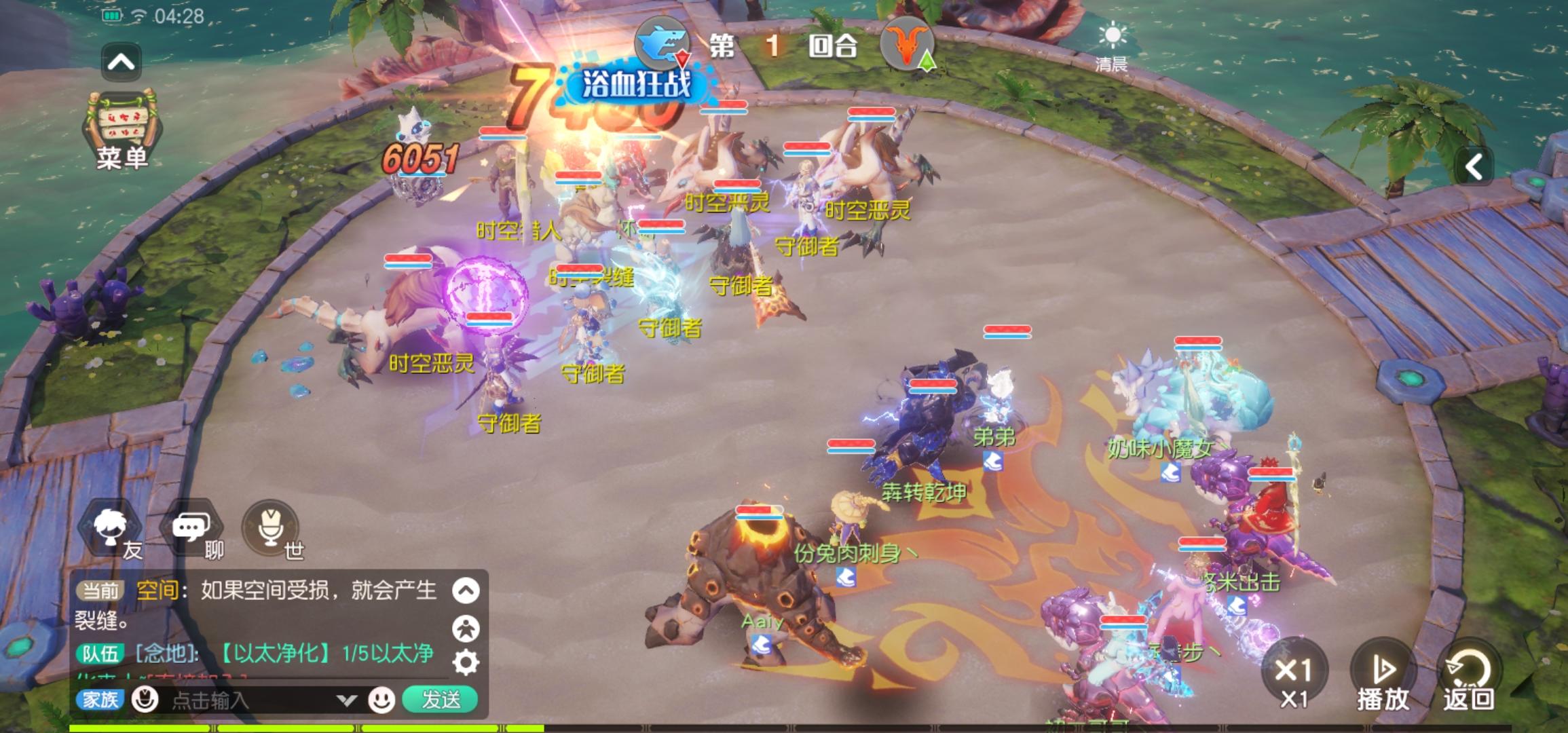This screenshot has width=1568, height=733.
Task: Open the emoji smiley picker
Action: pyautogui.click(x=381, y=700)
